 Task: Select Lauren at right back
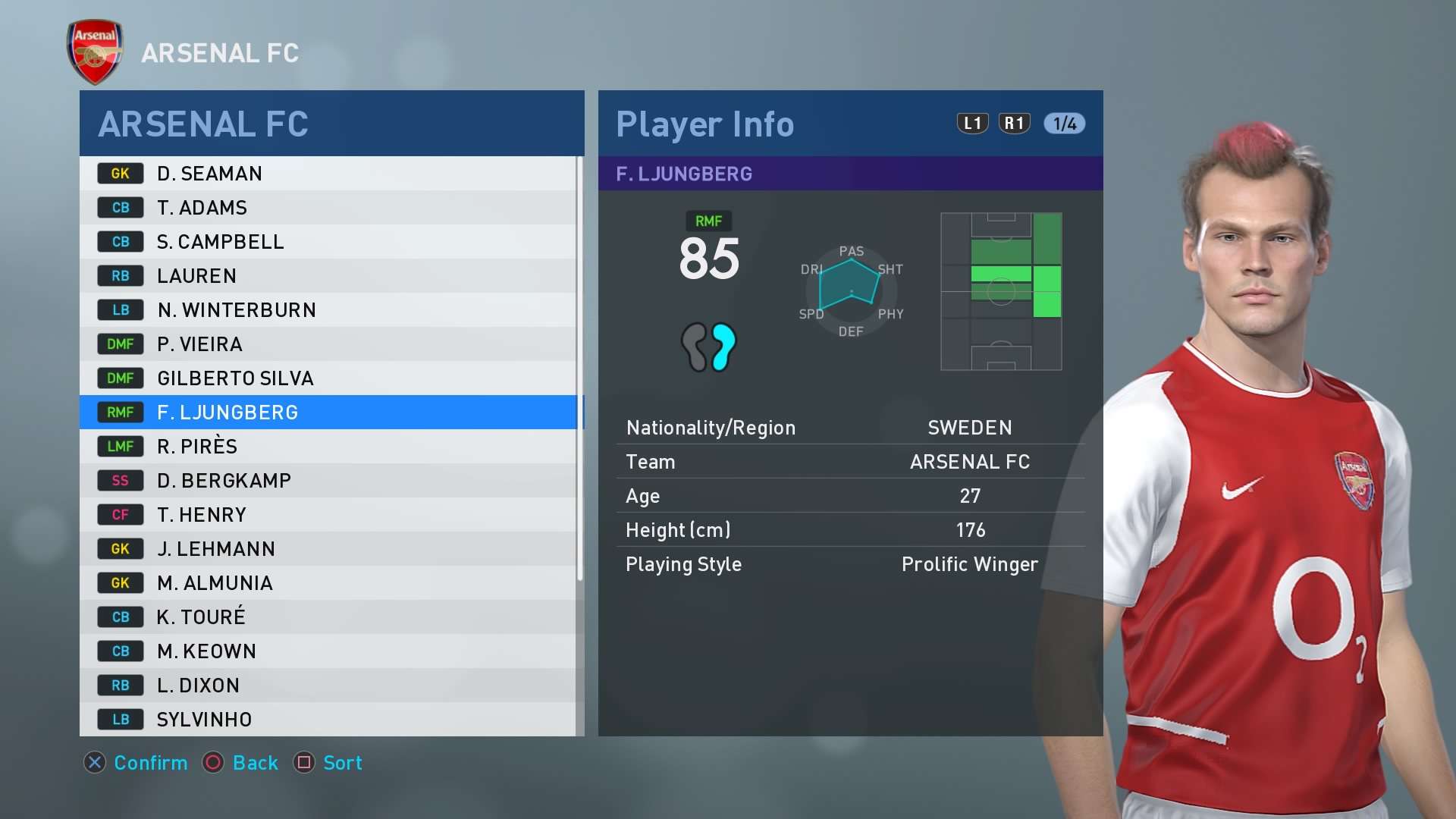[x=328, y=276]
